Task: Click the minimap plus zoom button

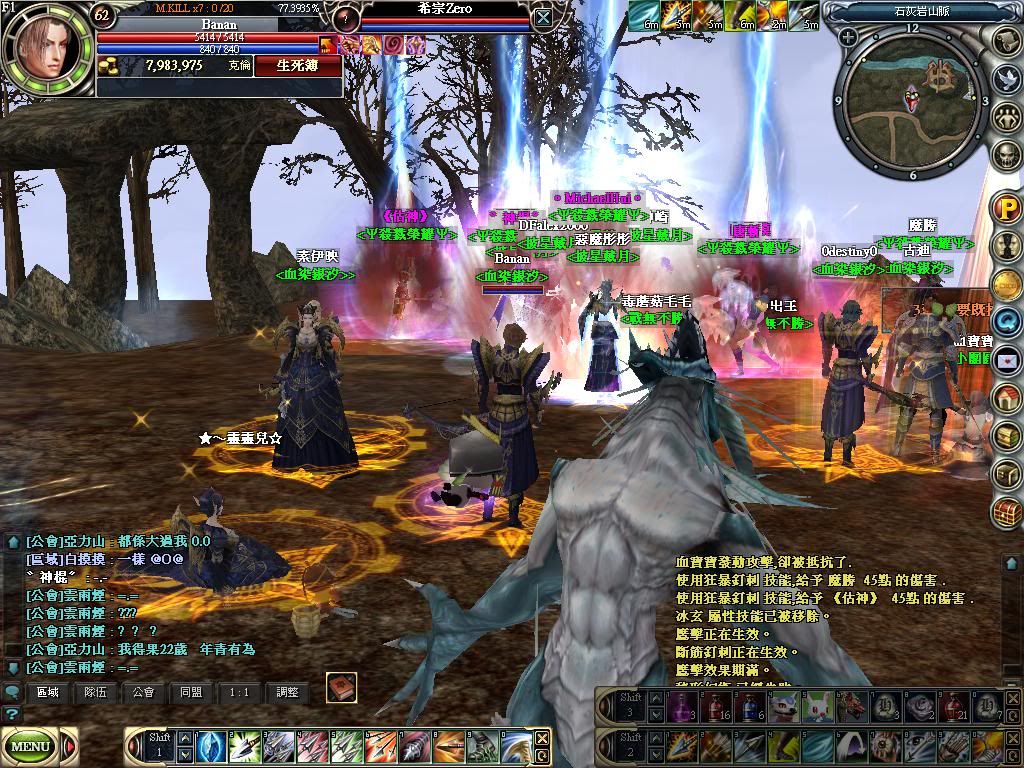Action: tap(848, 37)
